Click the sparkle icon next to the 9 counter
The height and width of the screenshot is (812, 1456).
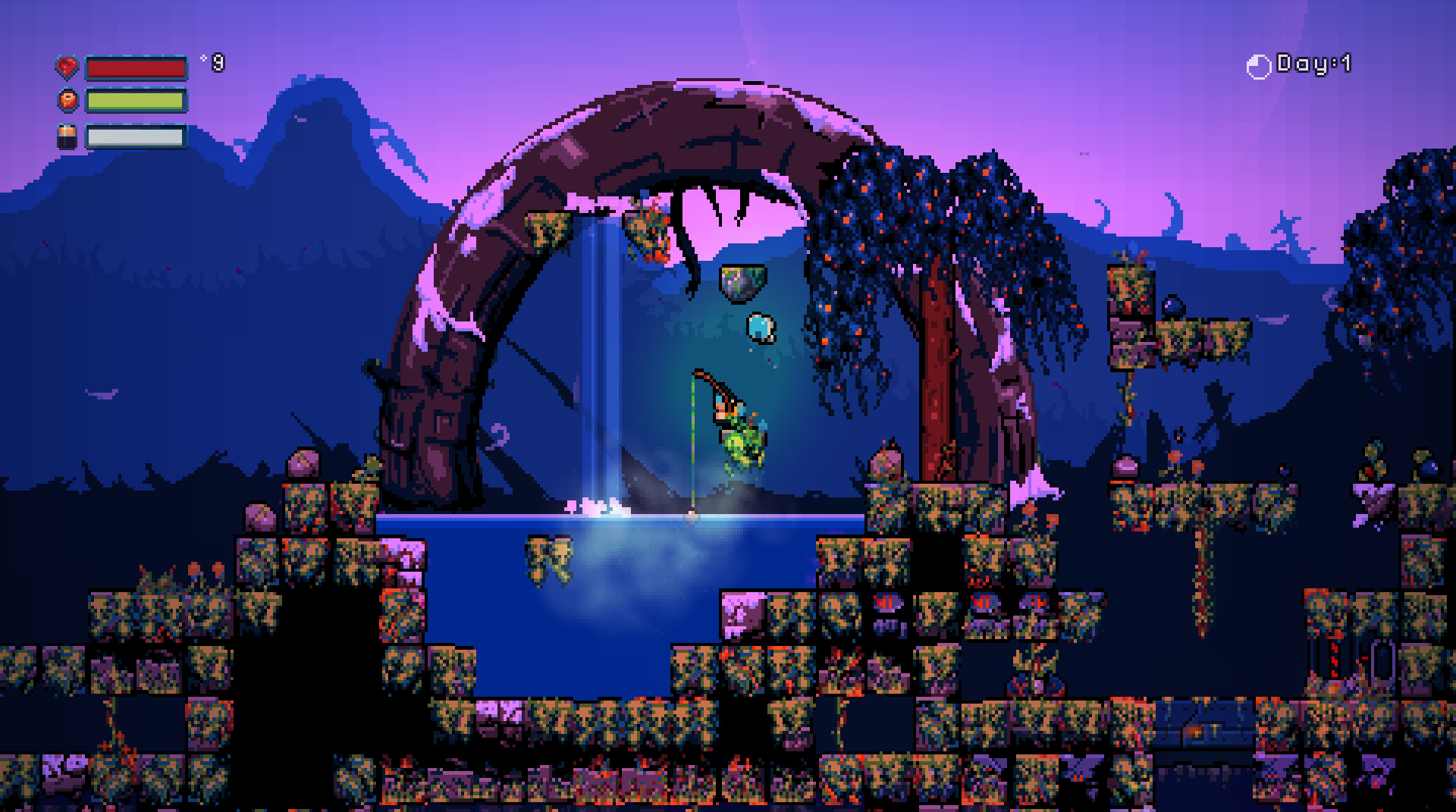point(203,58)
